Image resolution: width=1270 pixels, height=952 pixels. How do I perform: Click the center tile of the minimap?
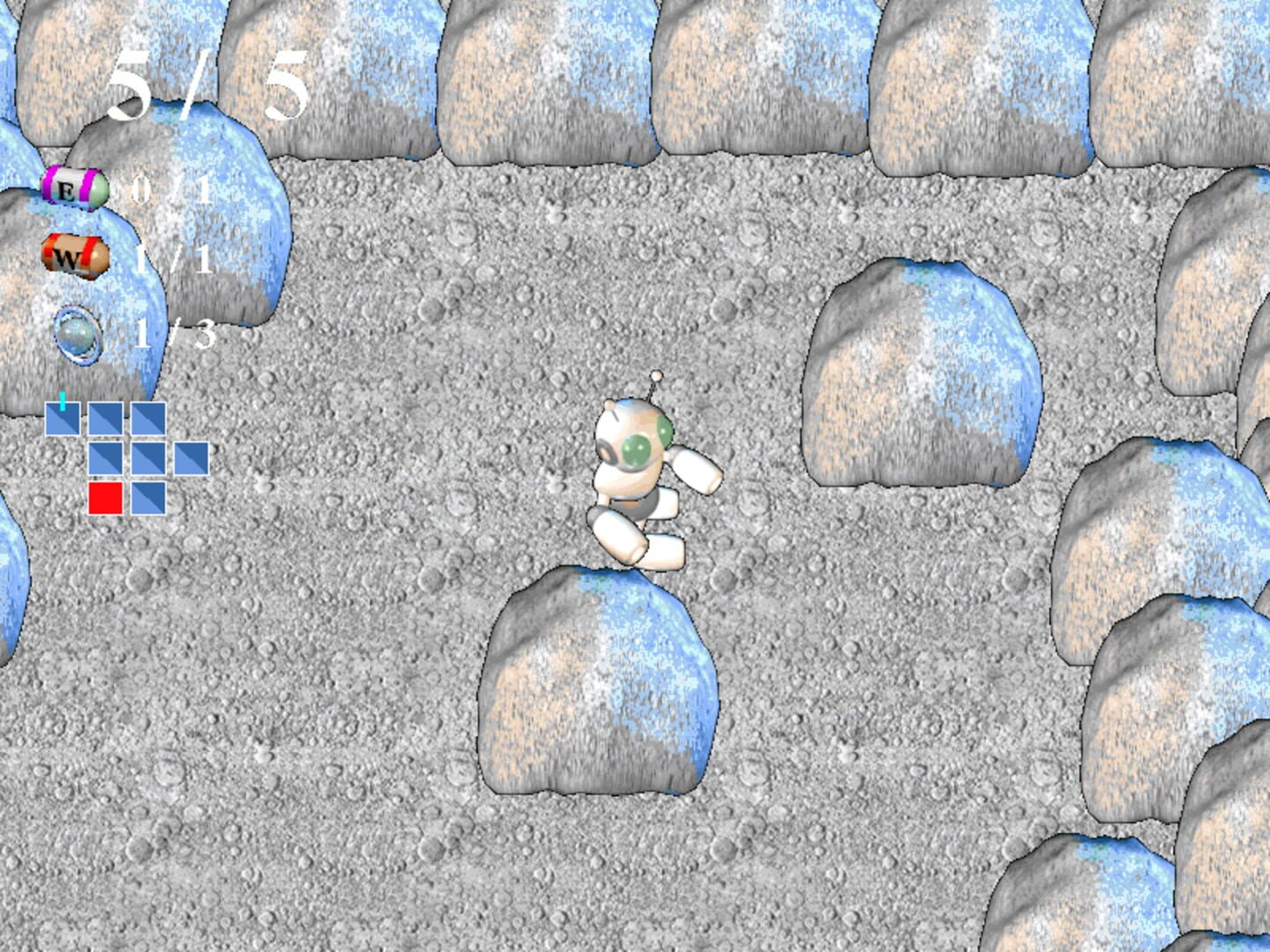pyautogui.click(x=148, y=458)
